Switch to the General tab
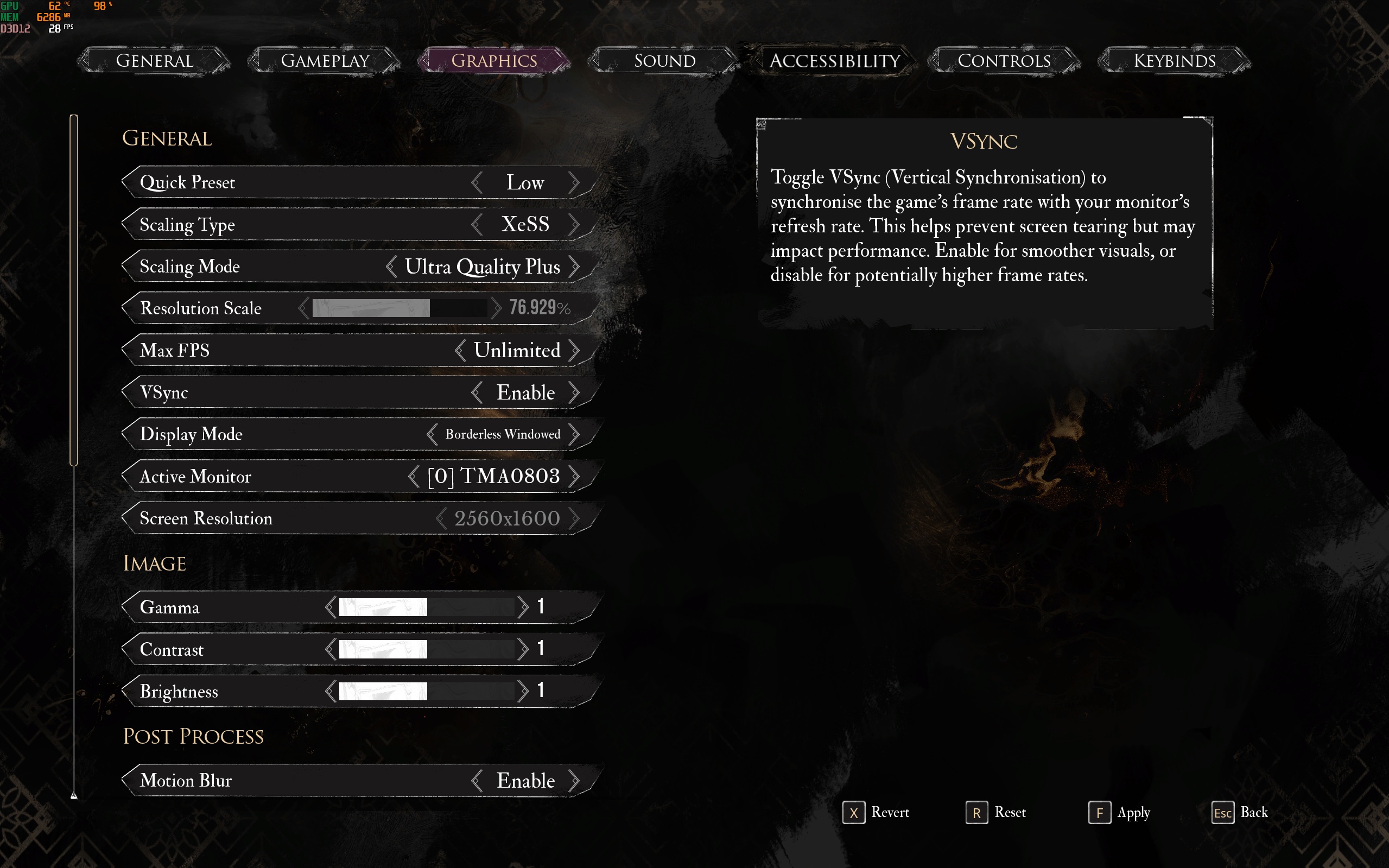Screen dimensions: 1389x868 click(154, 61)
